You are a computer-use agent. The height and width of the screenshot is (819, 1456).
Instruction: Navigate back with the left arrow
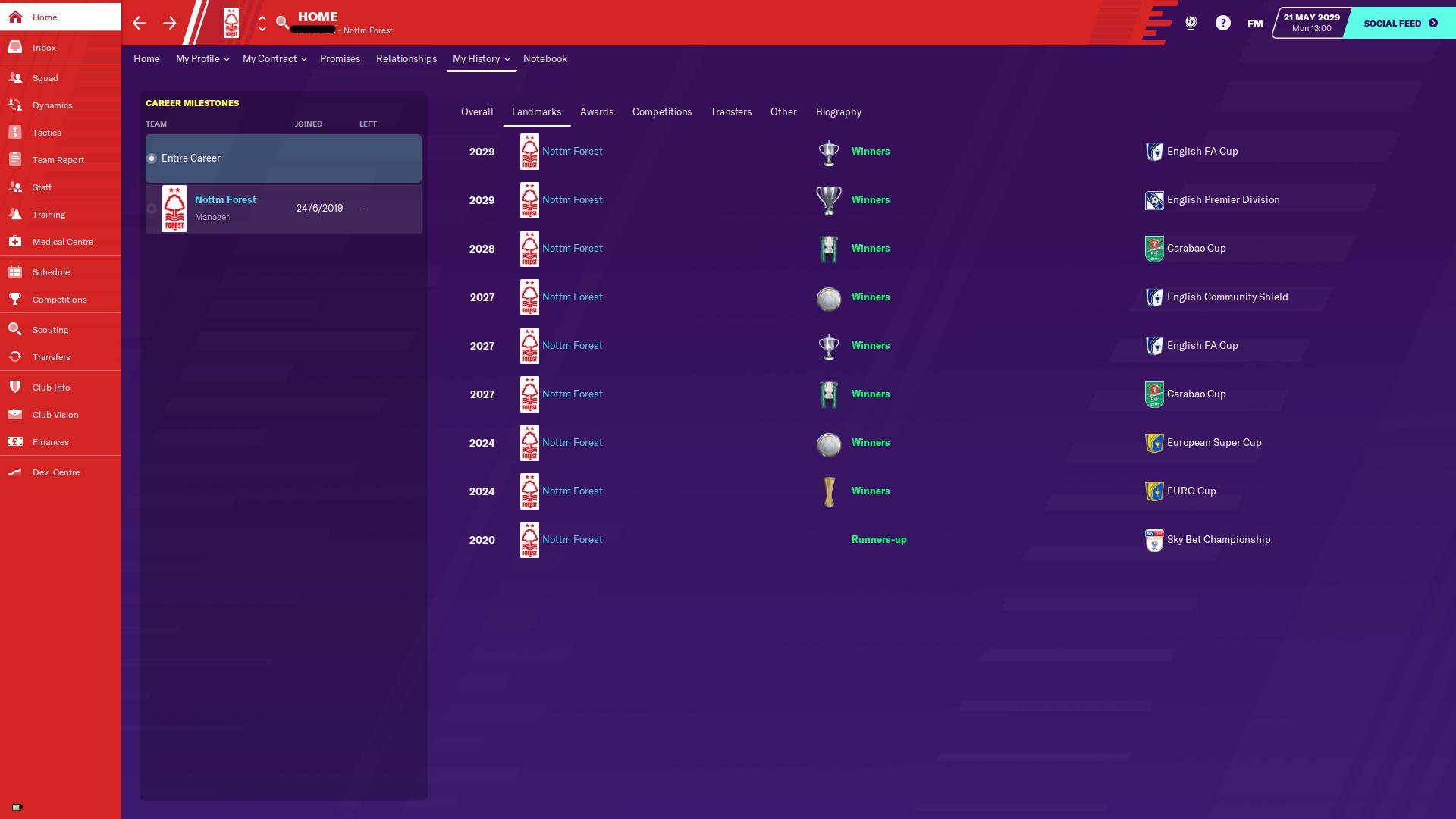pyautogui.click(x=140, y=23)
